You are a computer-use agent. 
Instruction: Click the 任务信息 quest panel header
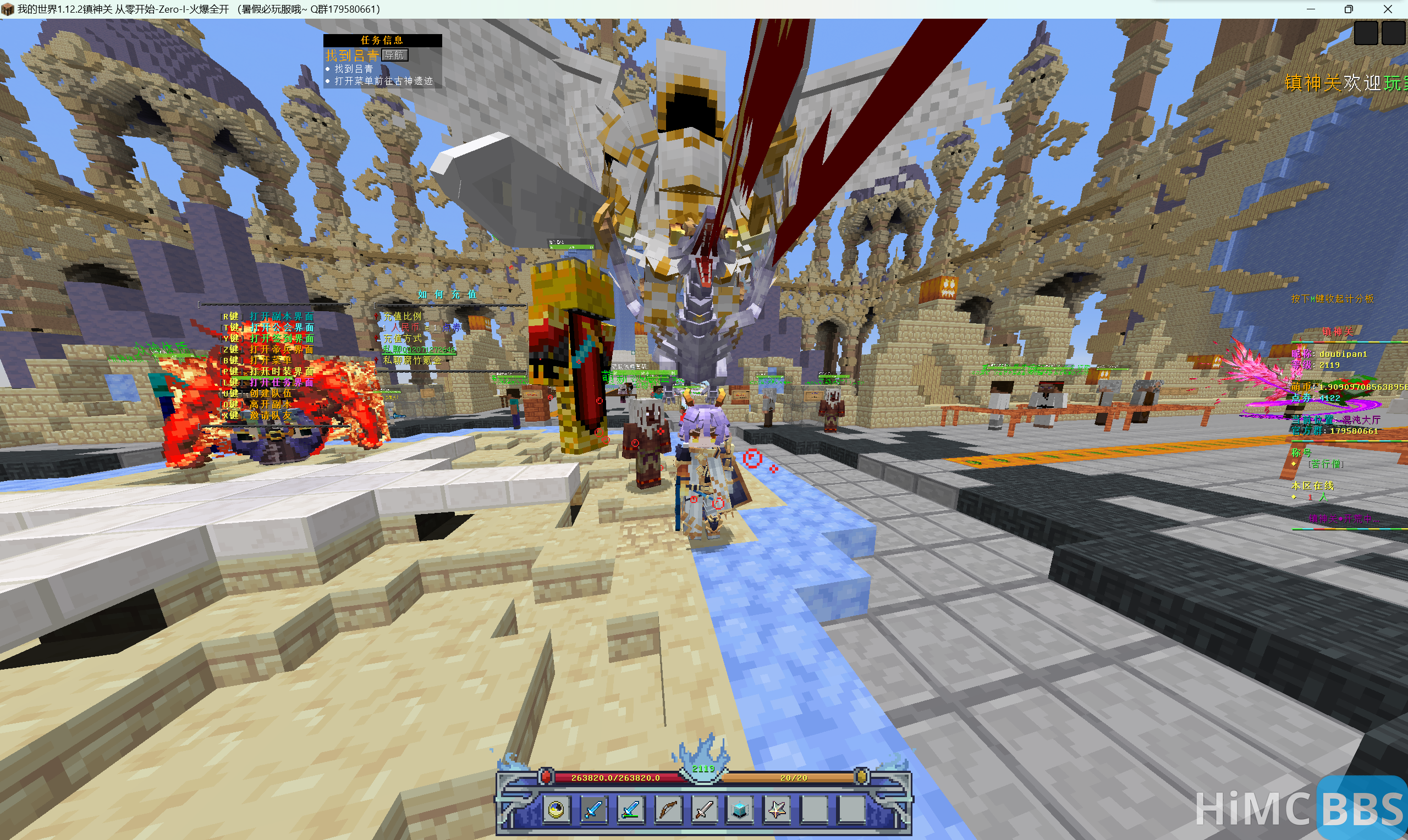point(382,40)
